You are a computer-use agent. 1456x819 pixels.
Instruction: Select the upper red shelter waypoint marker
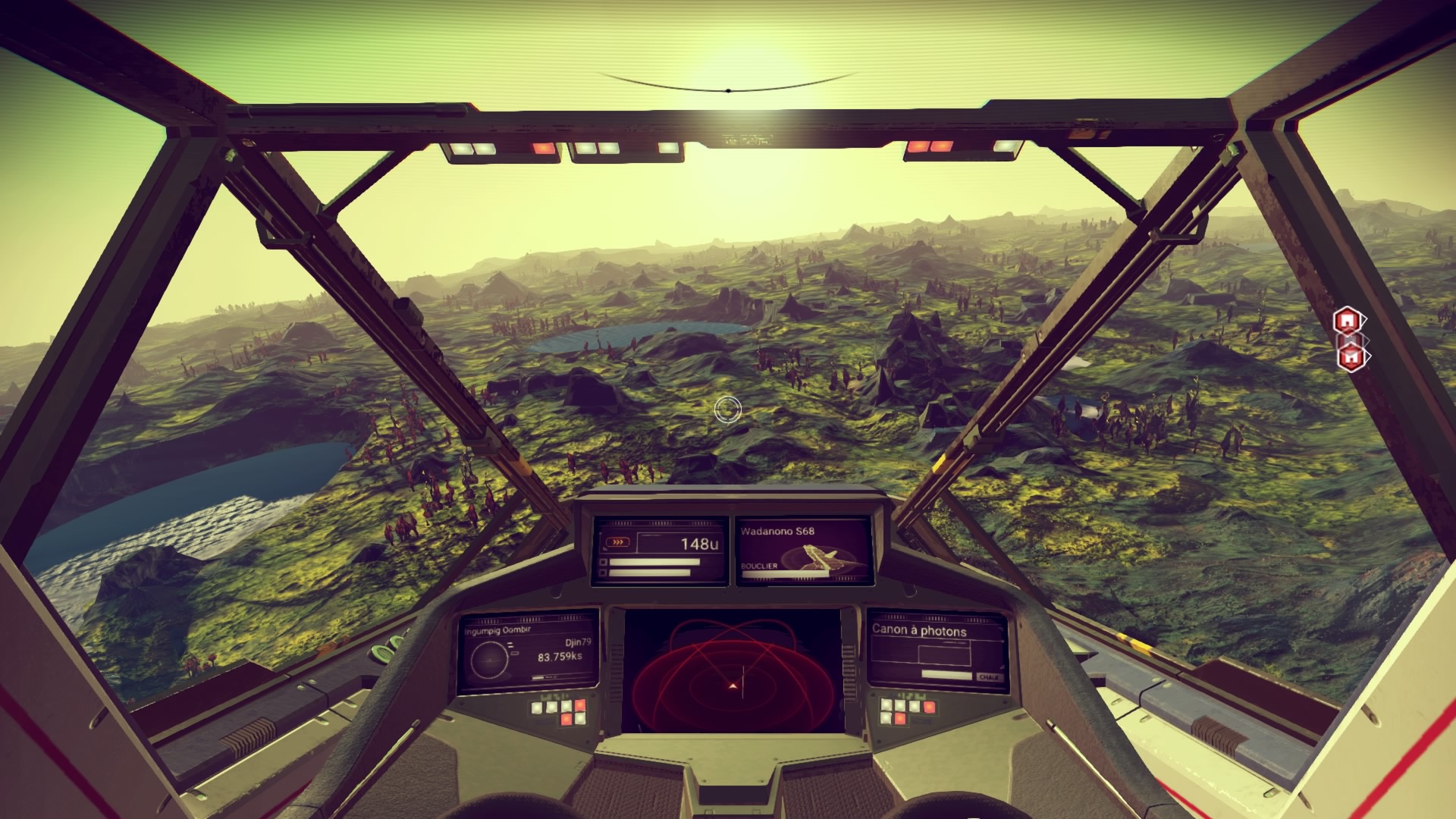click(1347, 321)
